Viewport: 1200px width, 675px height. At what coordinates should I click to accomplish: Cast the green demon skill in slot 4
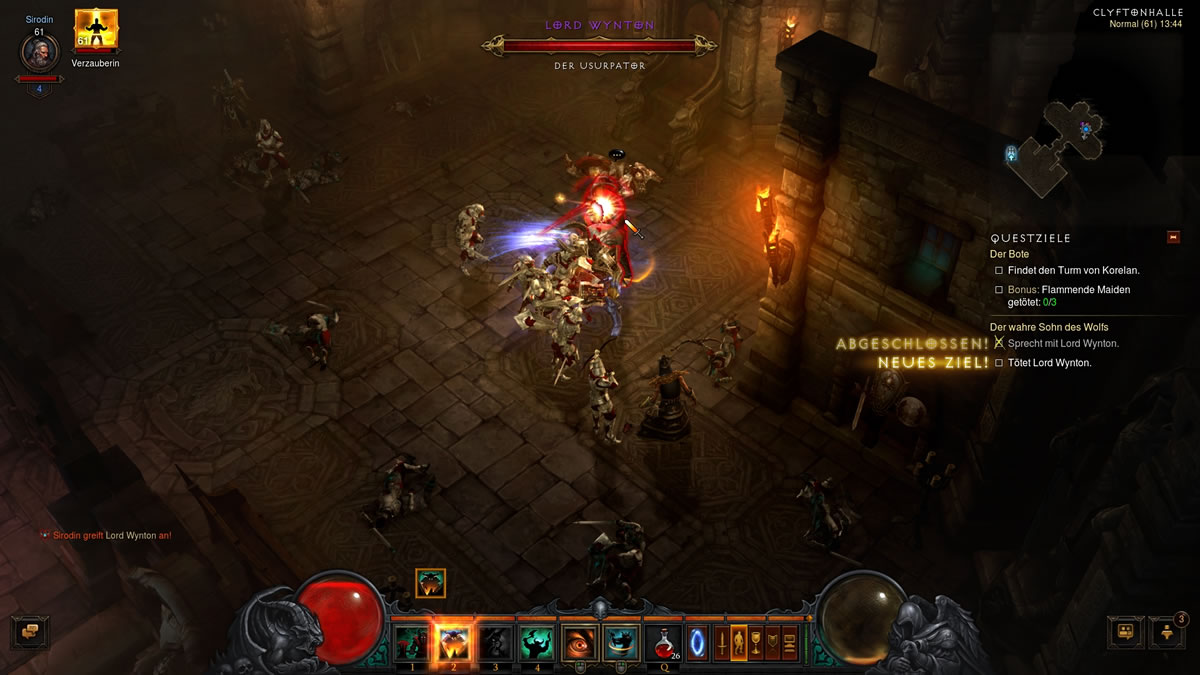coord(536,642)
